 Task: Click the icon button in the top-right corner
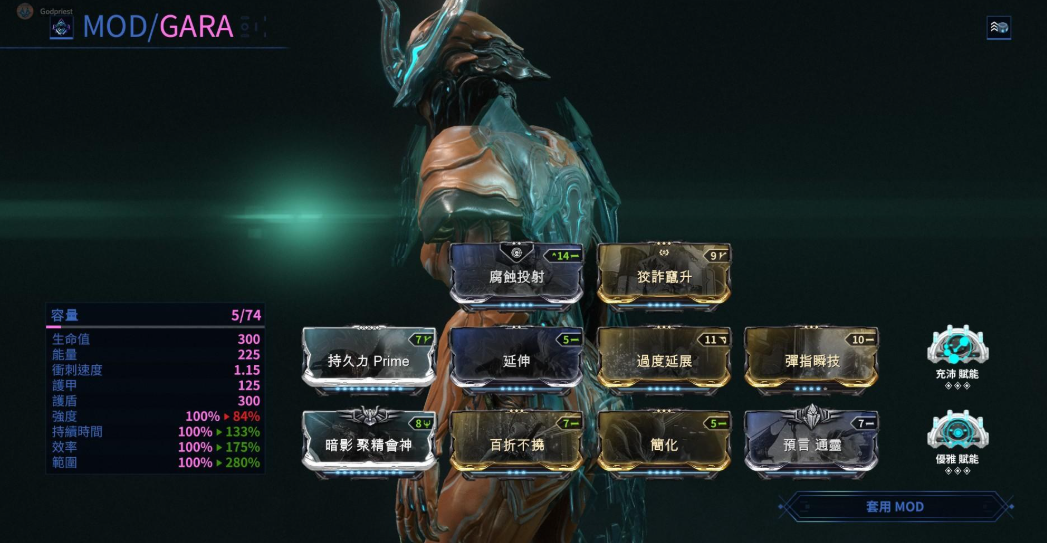[x=998, y=28]
